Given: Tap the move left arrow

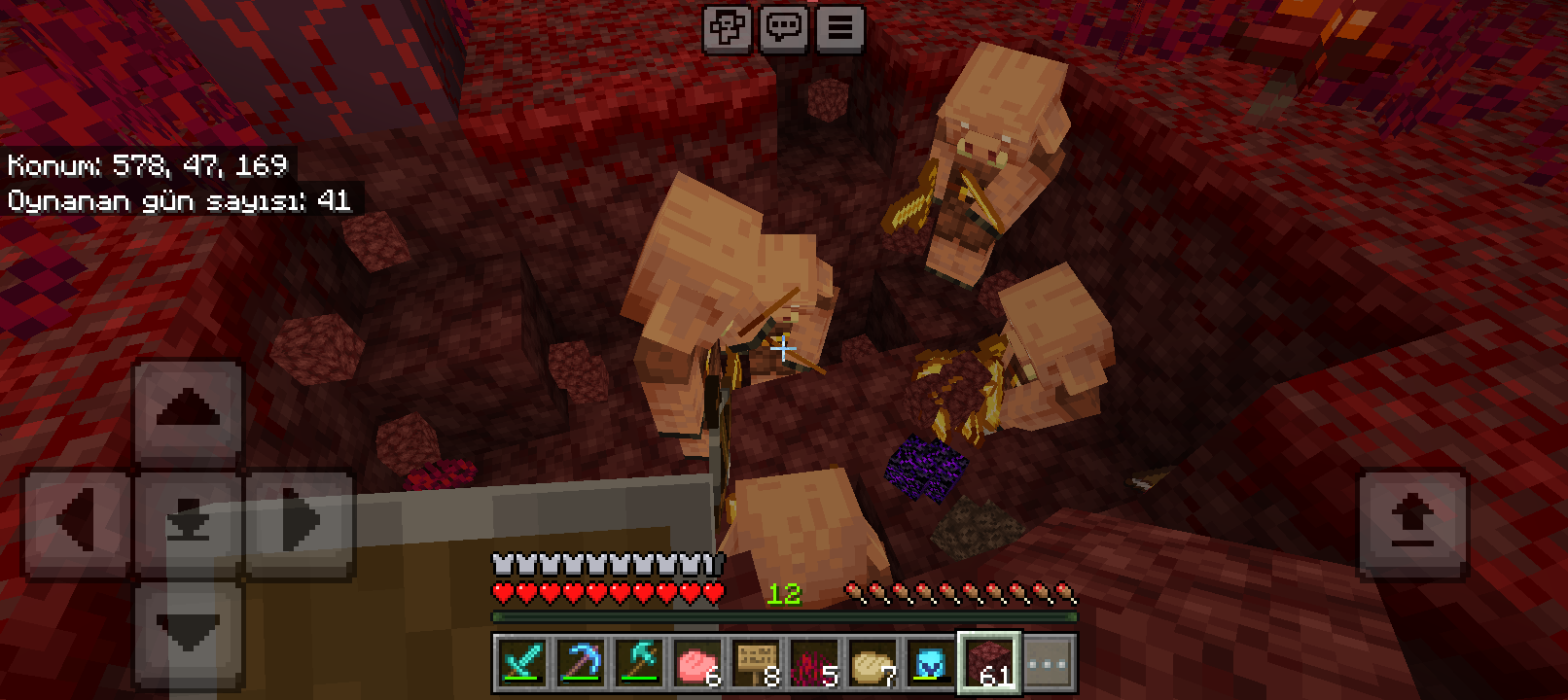Looking at the screenshot, I should [76, 523].
